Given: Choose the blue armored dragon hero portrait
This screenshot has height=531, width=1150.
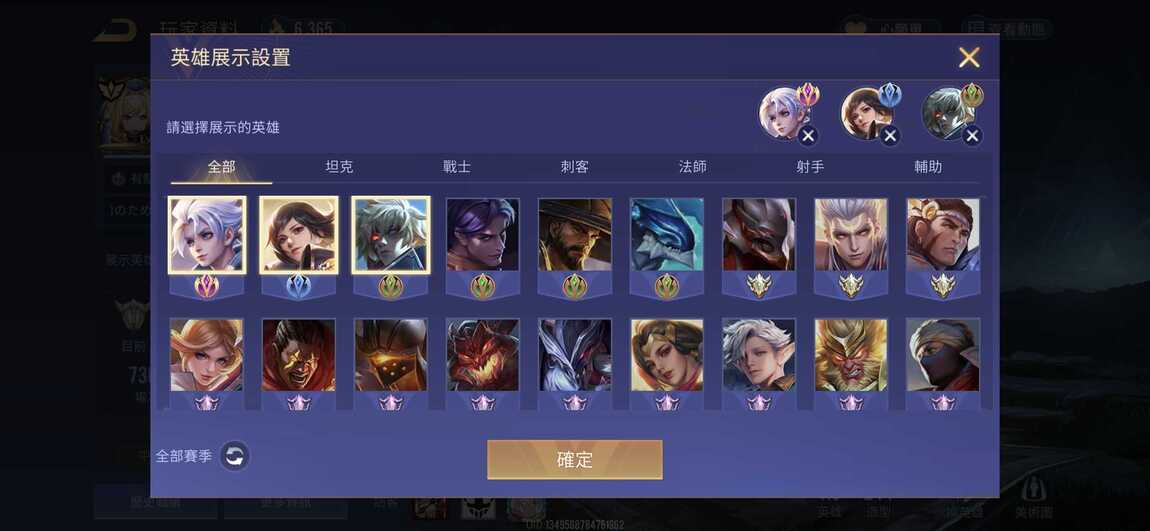Looking at the screenshot, I should pos(667,235).
